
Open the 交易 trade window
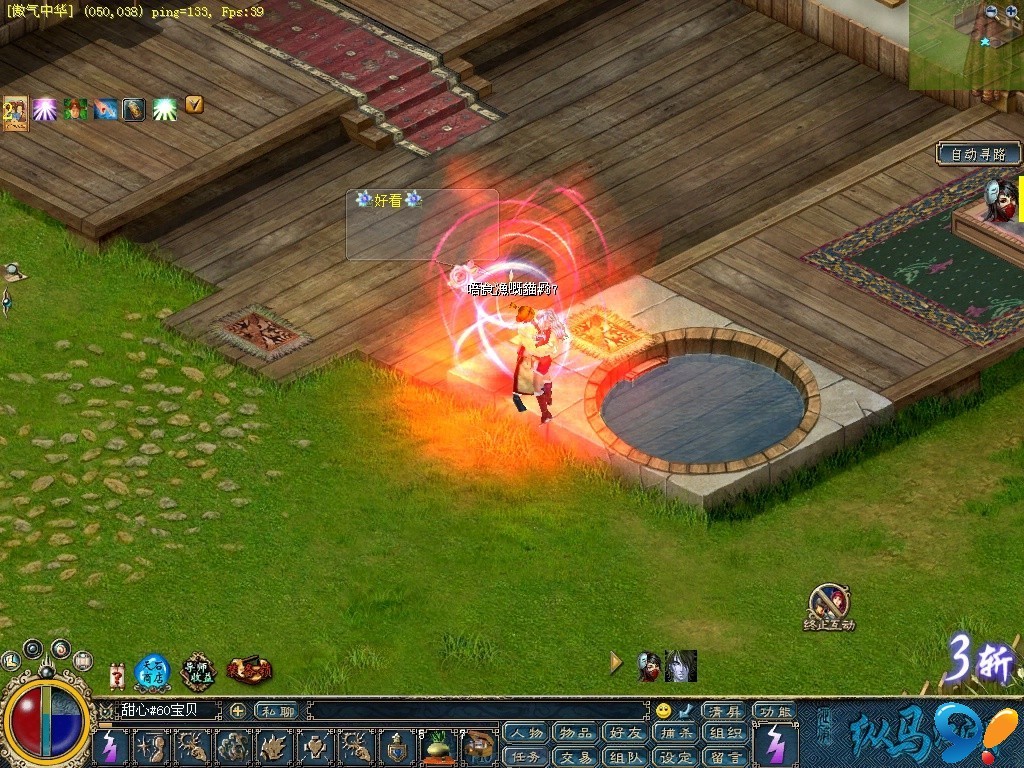tap(575, 757)
